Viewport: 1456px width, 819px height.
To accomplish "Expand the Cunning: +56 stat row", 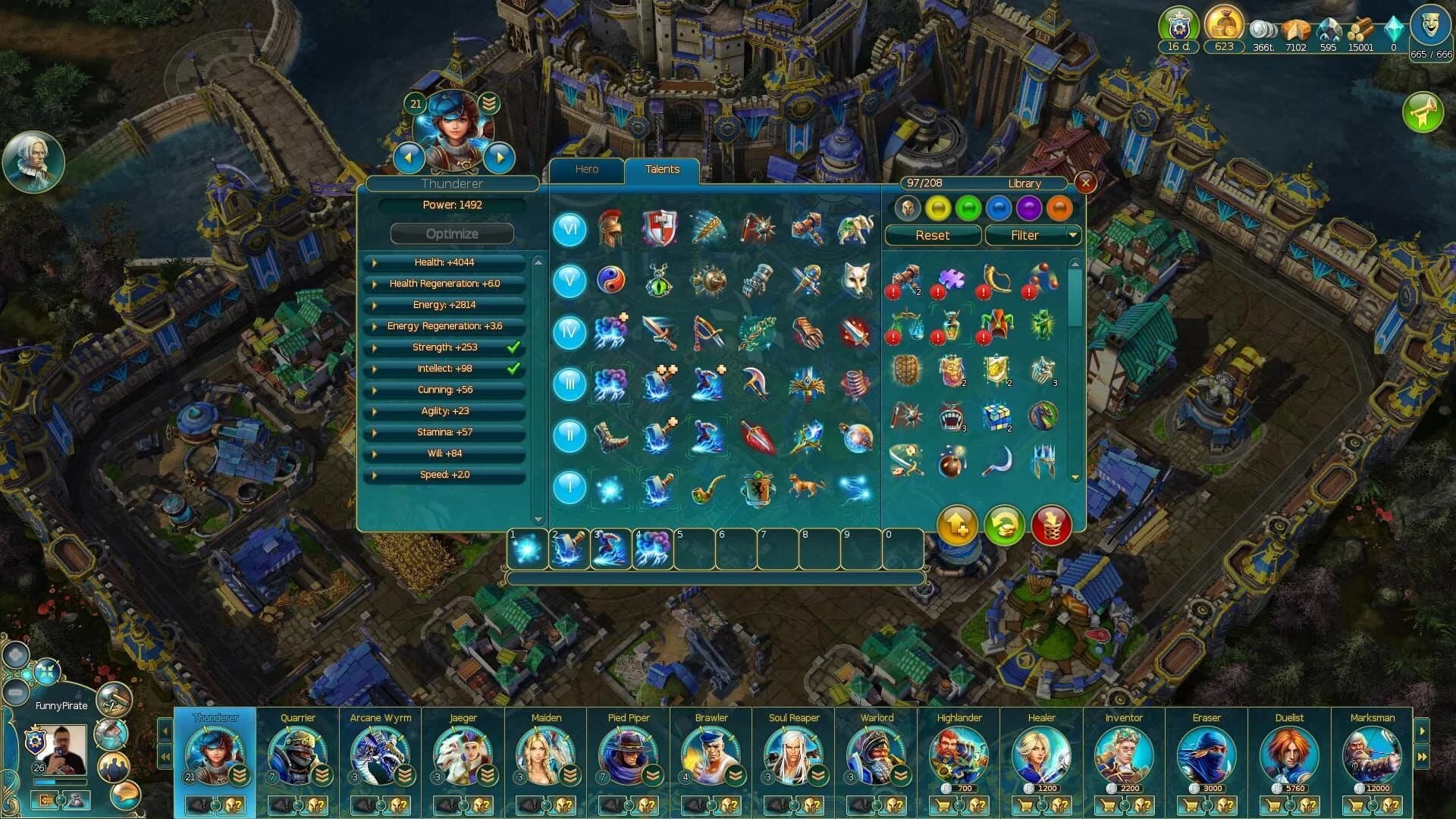I will pyautogui.click(x=444, y=390).
